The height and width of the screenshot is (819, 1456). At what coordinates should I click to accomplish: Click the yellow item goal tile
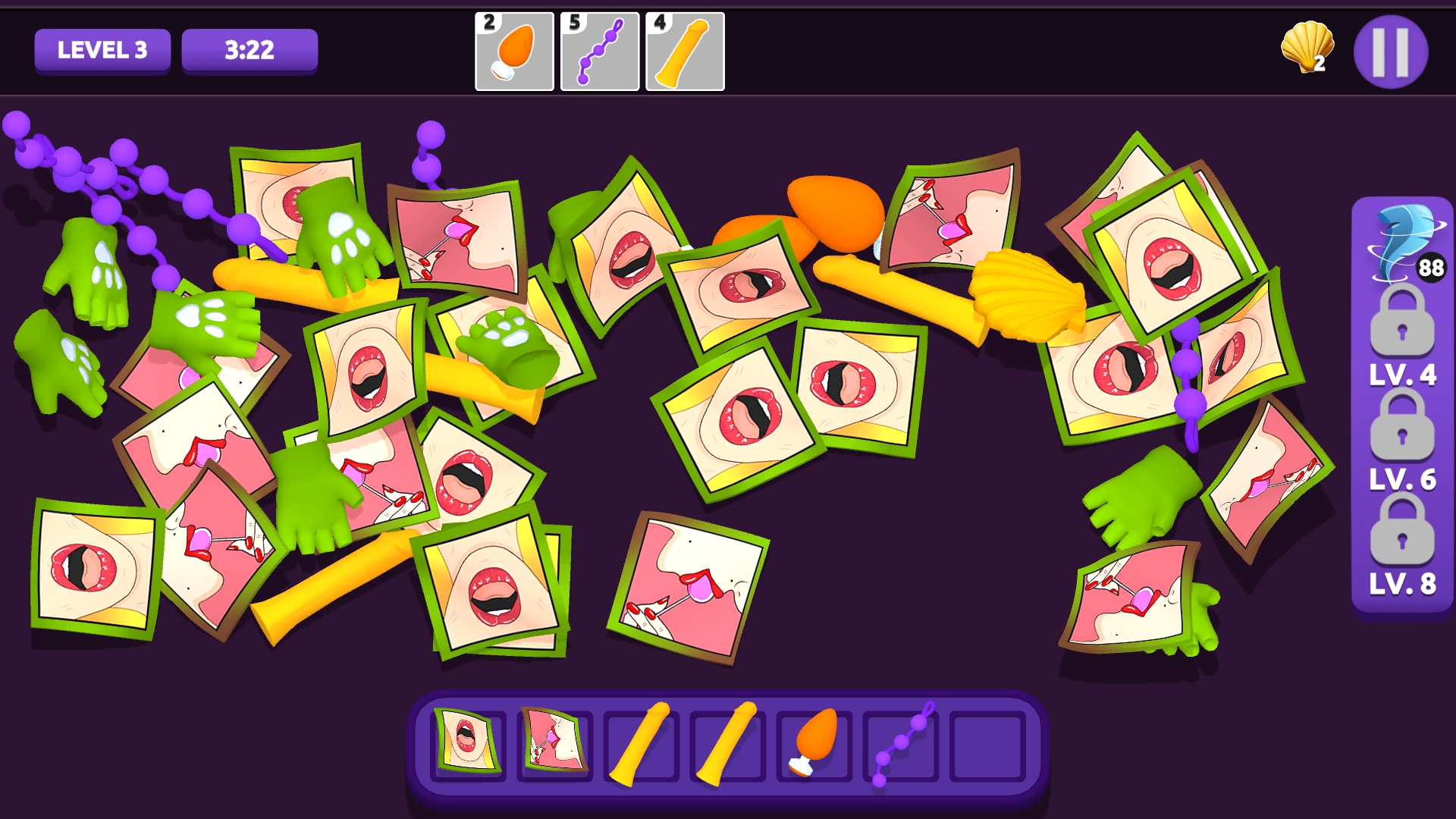coord(685,52)
